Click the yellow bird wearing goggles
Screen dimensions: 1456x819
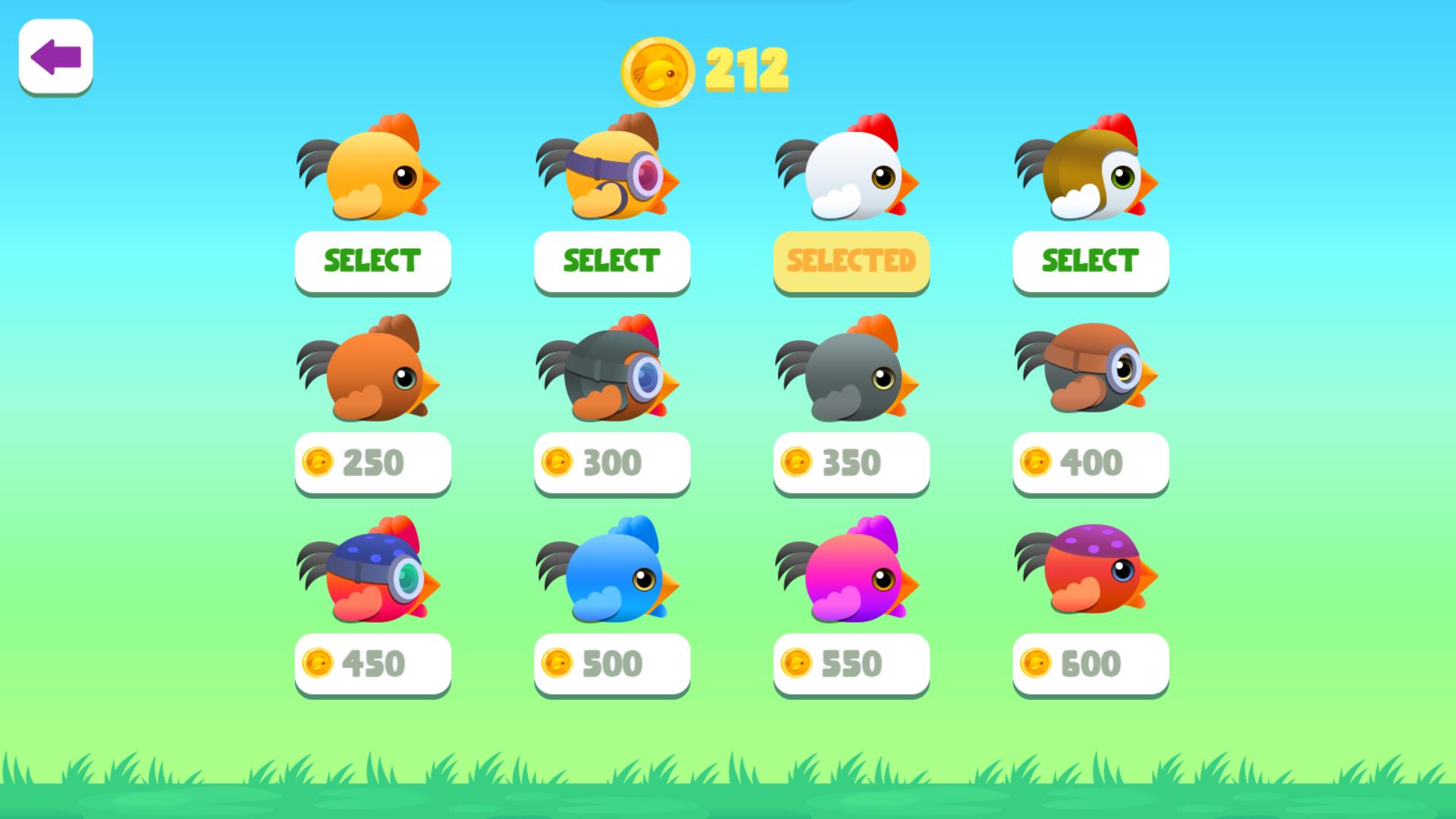click(x=610, y=174)
